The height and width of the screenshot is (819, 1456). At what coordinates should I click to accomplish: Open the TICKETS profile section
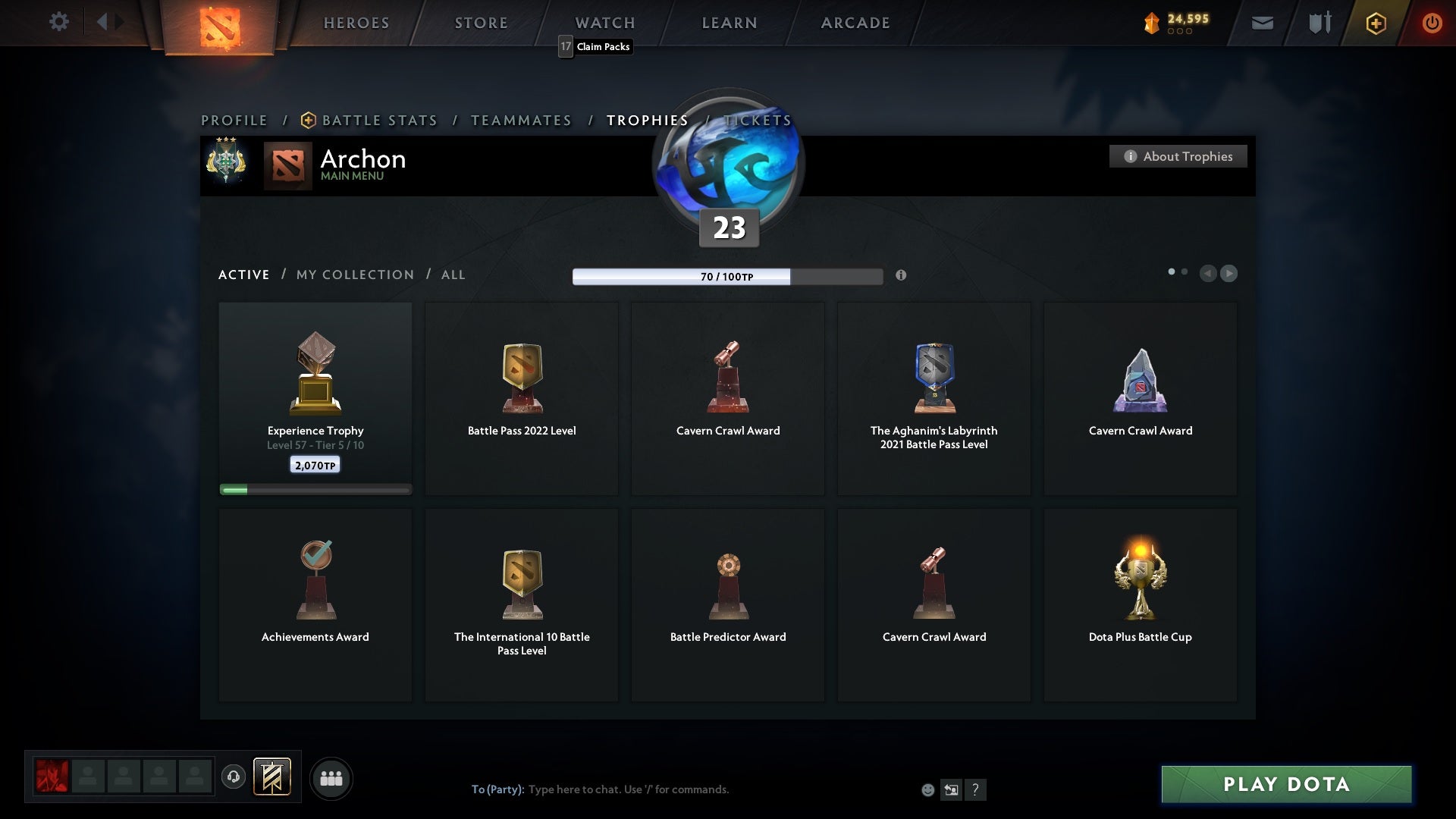click(758, 120)
